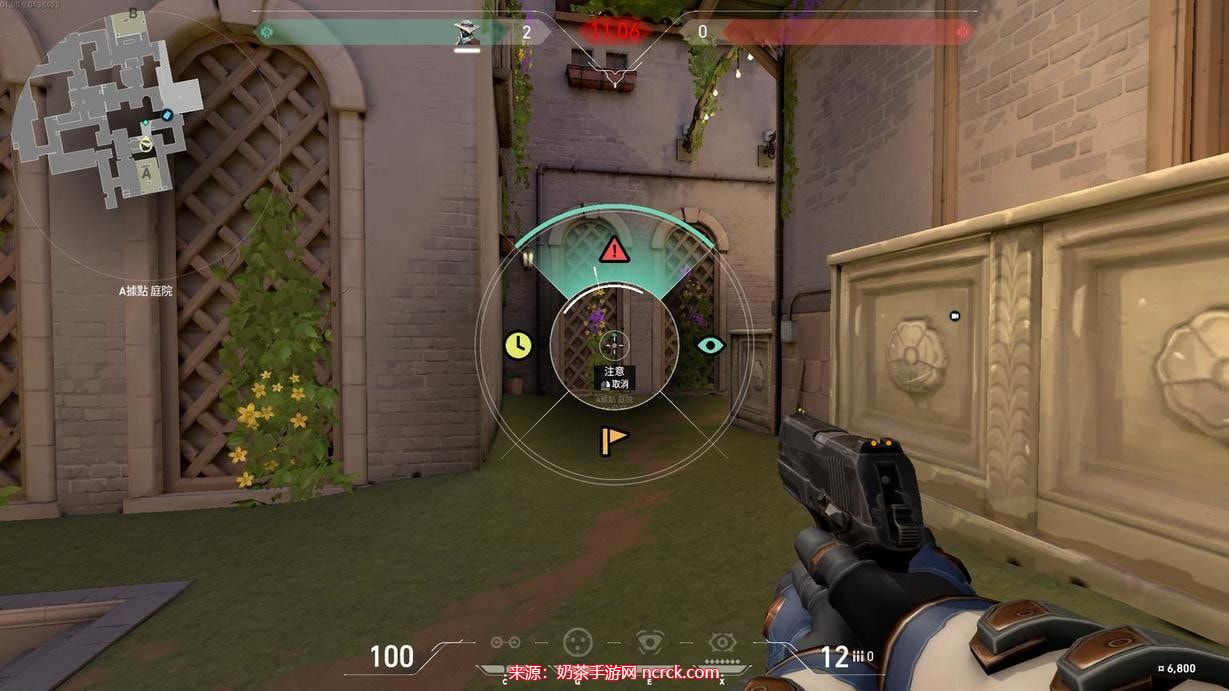Trigger the bracketed eye ability icon
The height and width of the screenshot is (691, 1229).
coord(651,642)
